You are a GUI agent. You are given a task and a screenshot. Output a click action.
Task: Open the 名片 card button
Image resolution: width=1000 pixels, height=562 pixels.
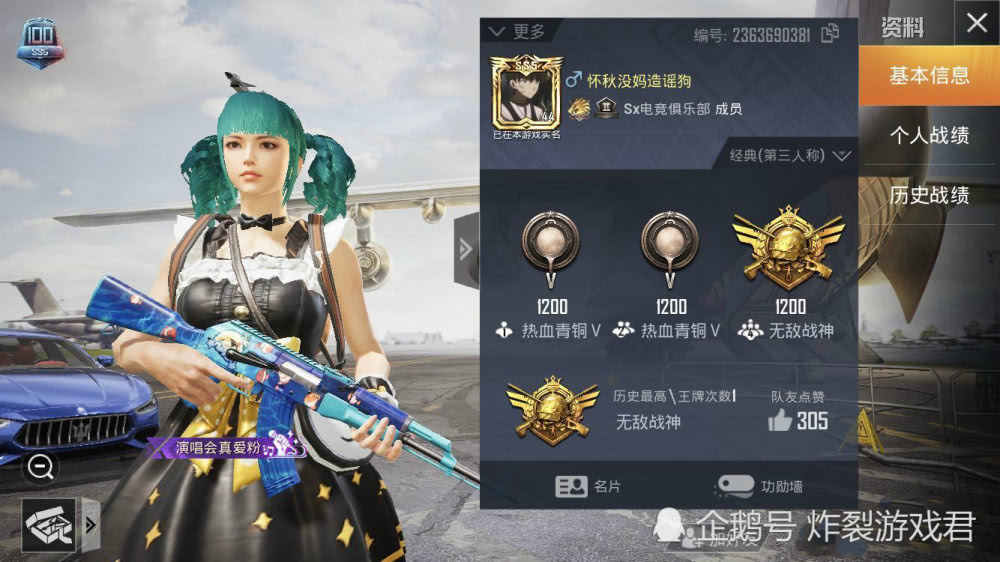590,486
